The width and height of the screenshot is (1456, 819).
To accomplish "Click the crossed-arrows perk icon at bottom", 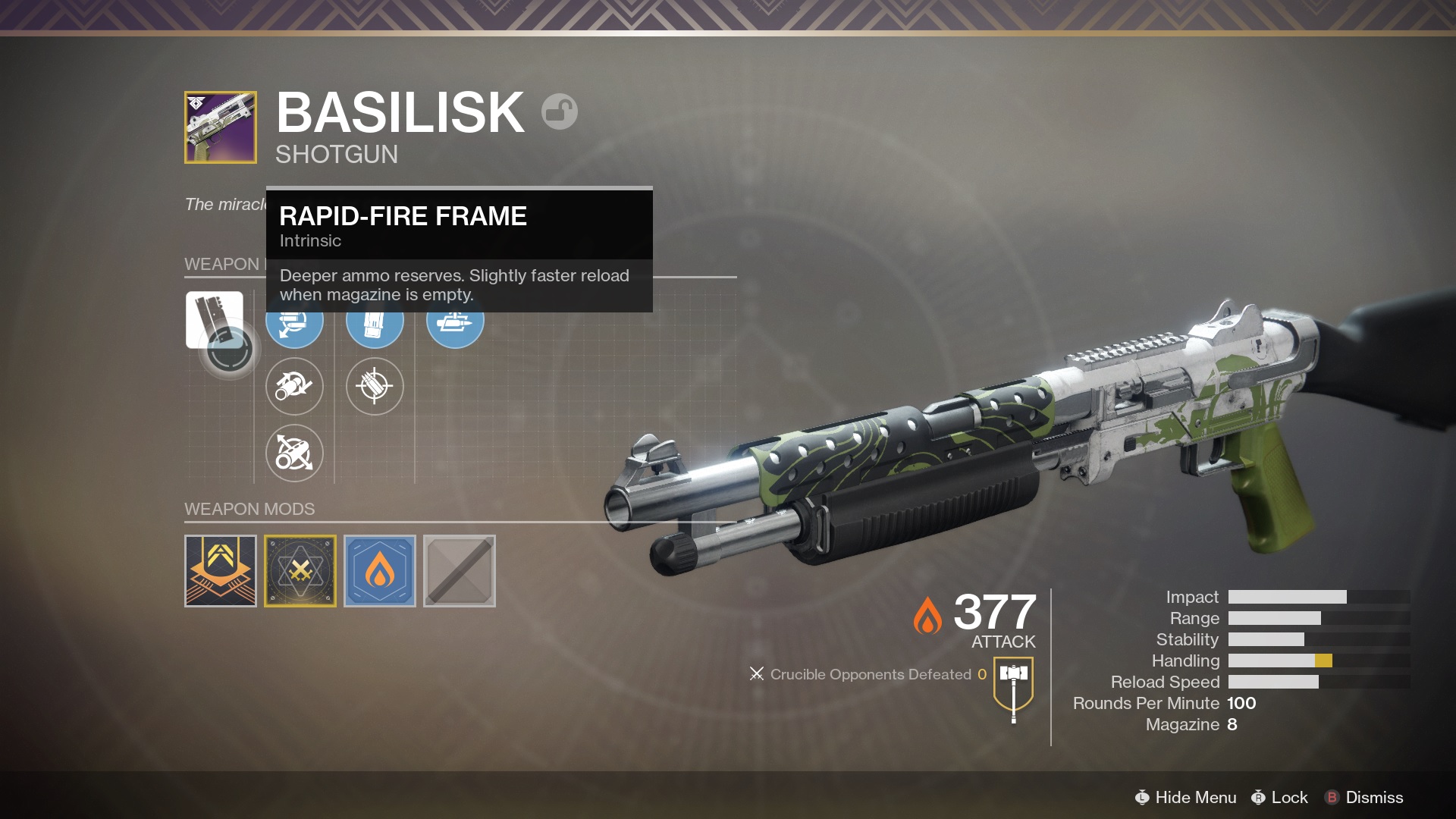I will click(294, 453).
